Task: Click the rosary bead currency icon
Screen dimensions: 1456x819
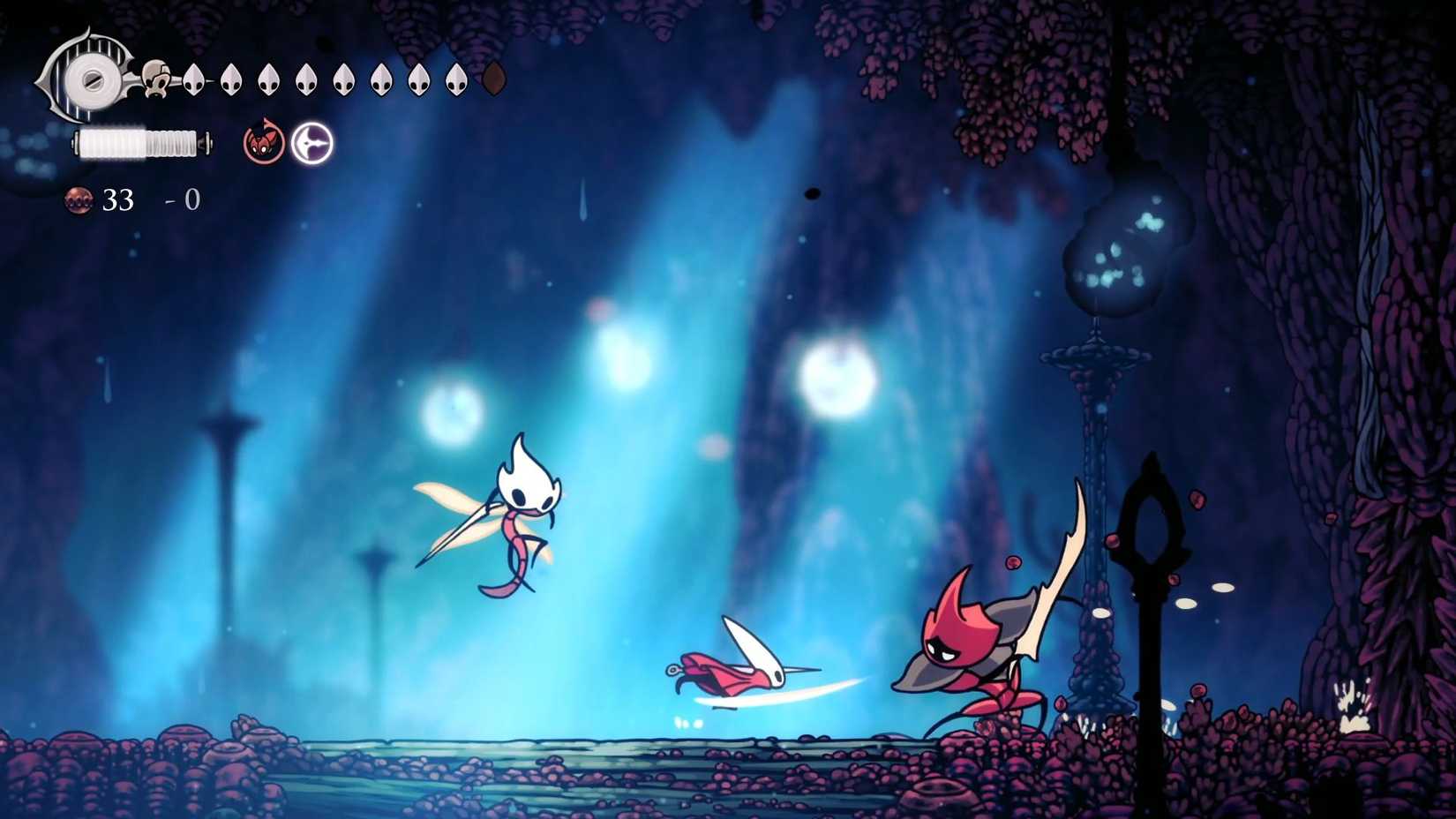Action: (x=80, y=200)
